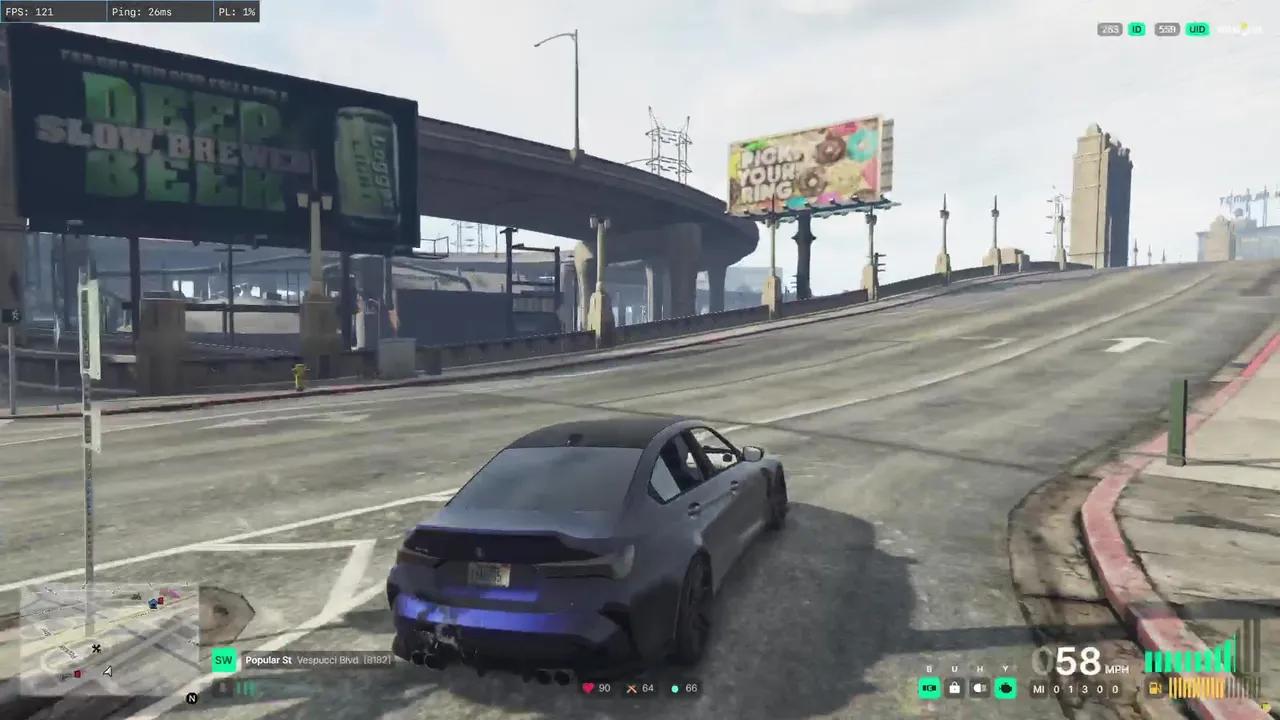Click the Popular St street name label

click(x=268, y=660)
